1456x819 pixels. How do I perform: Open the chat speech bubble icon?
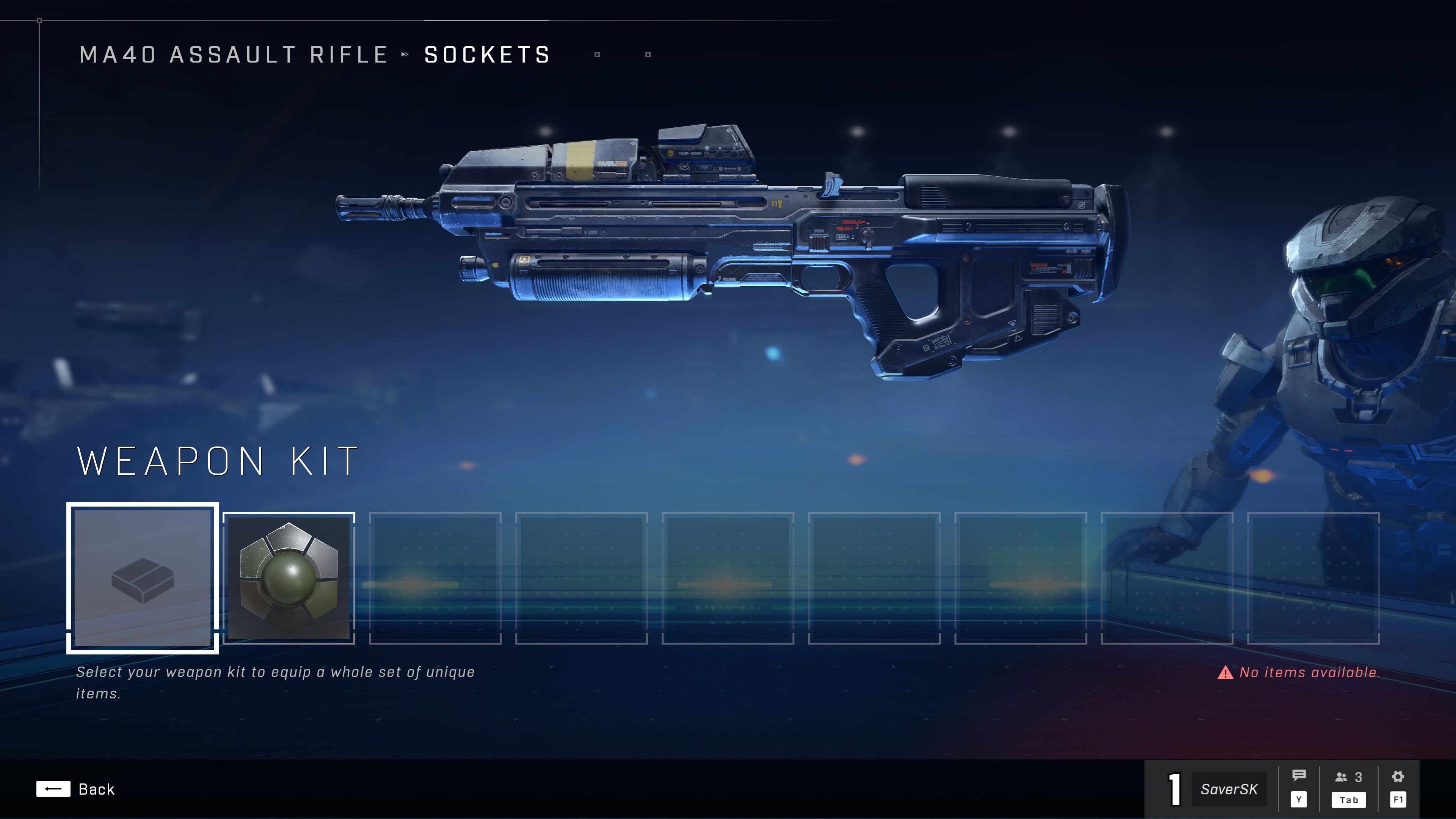click(x=1299, y=777)
